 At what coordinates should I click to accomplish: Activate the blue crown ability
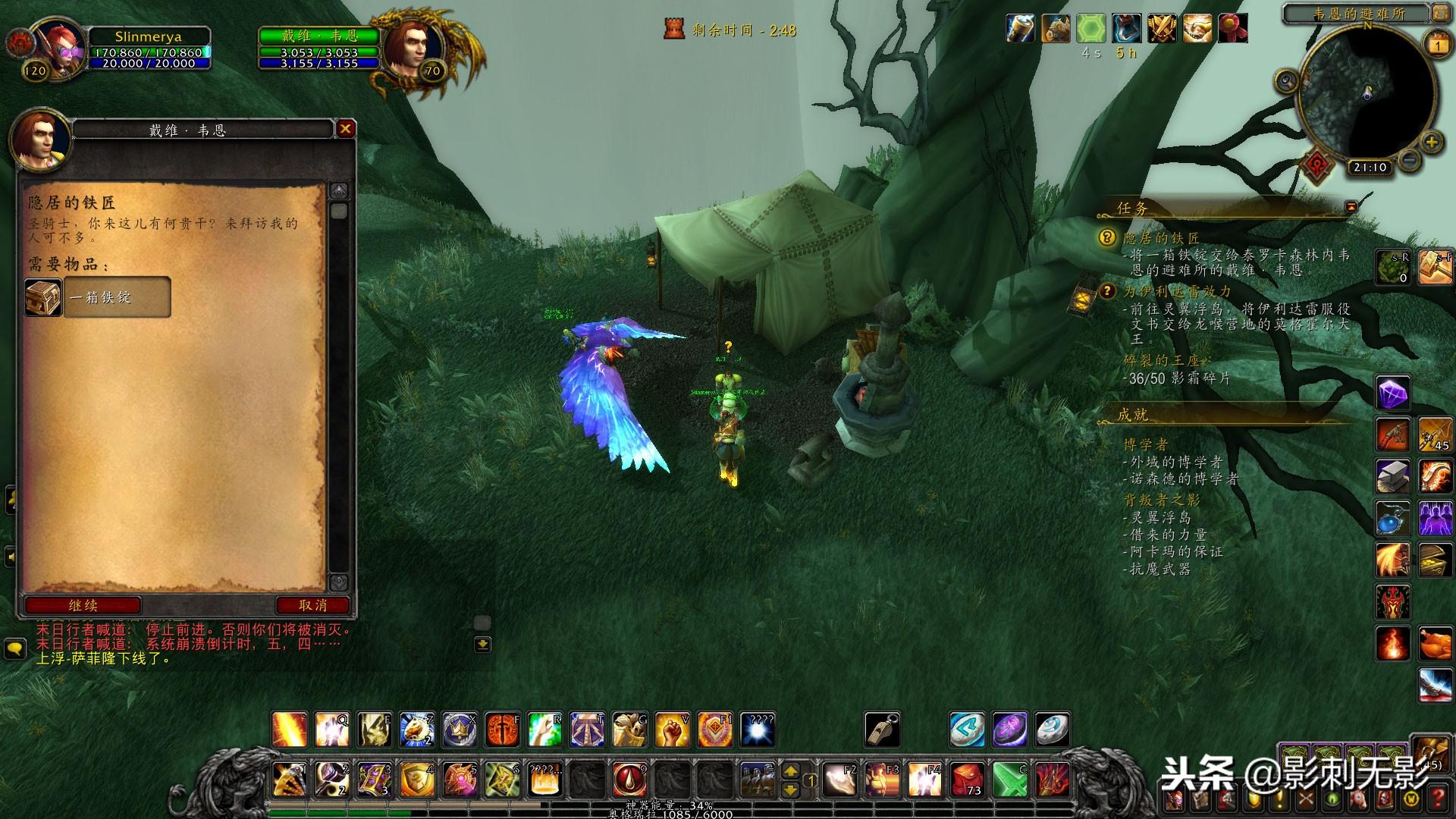460,730
